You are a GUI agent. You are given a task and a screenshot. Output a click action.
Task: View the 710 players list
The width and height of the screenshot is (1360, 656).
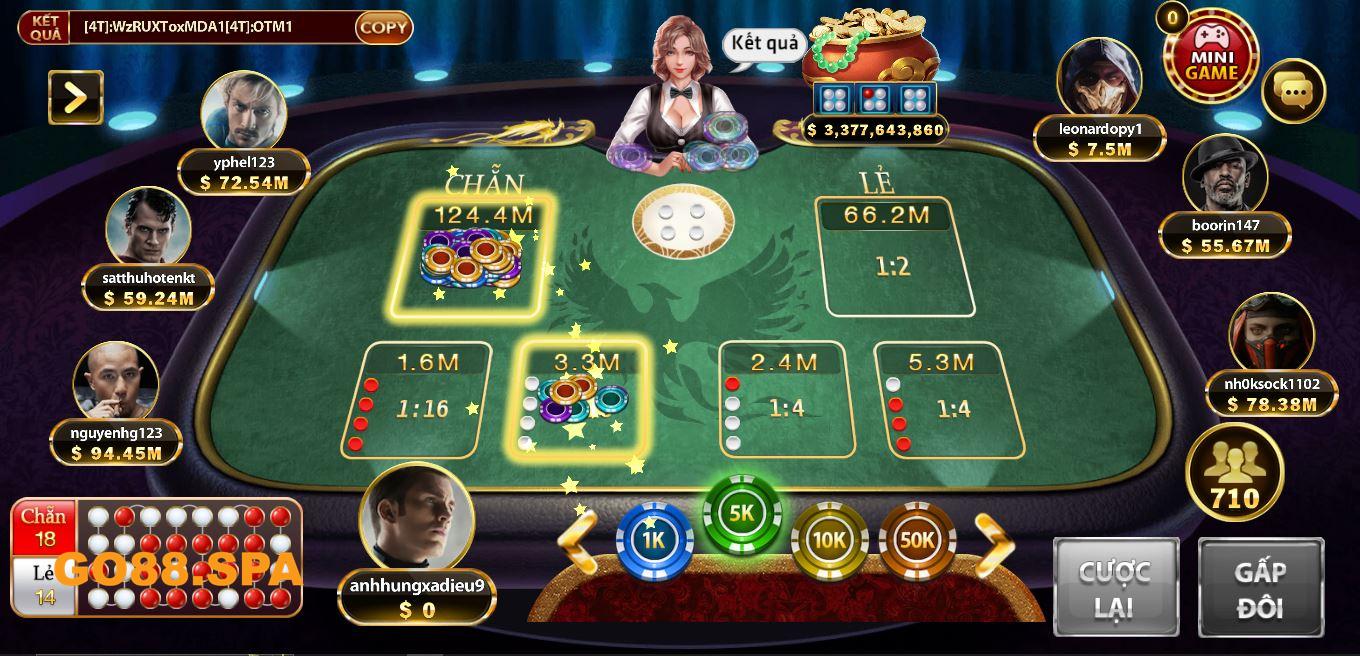pyautogui.click(x=1234, y=472)
